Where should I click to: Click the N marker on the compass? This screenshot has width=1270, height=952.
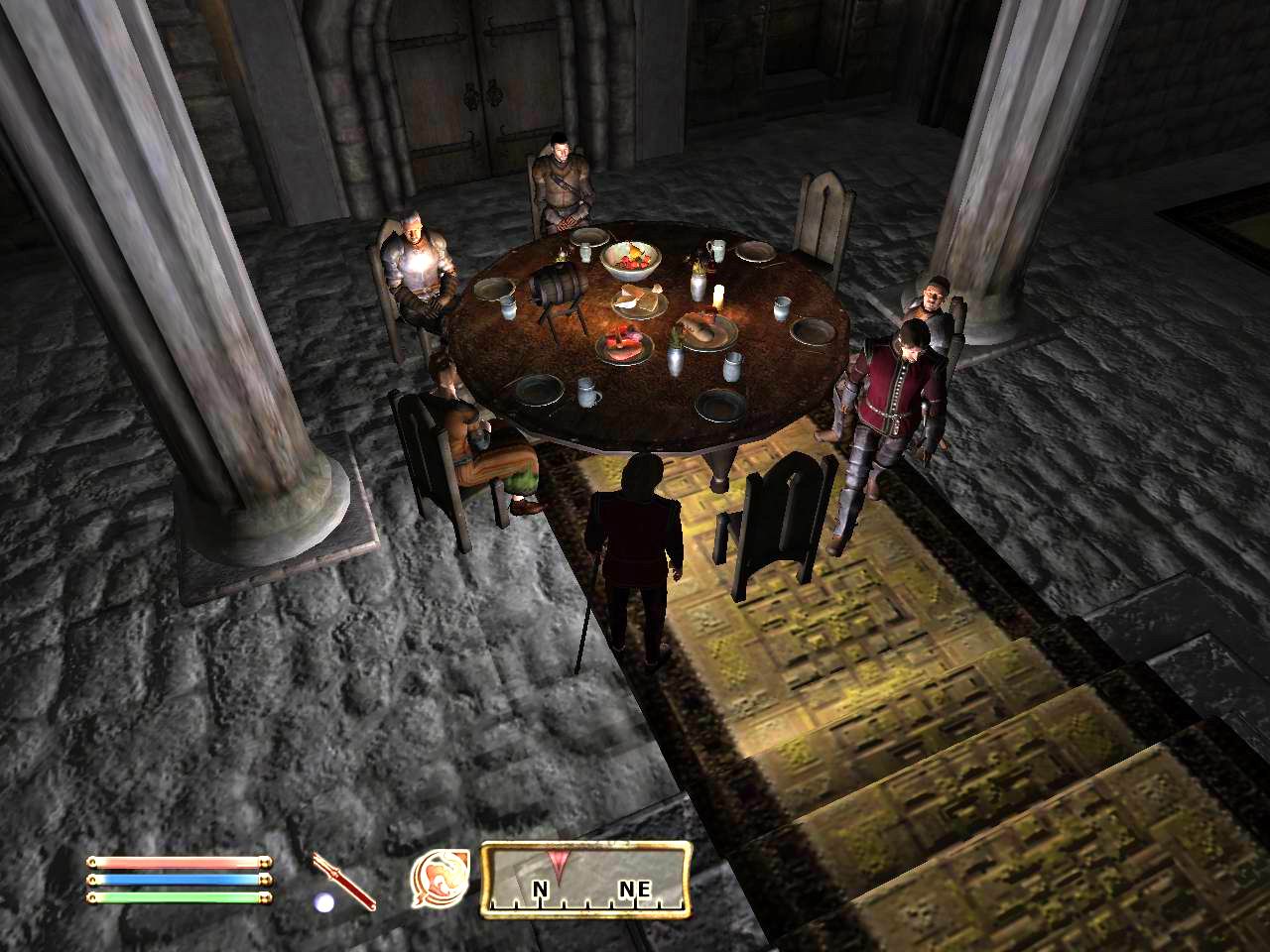[539, 889]
